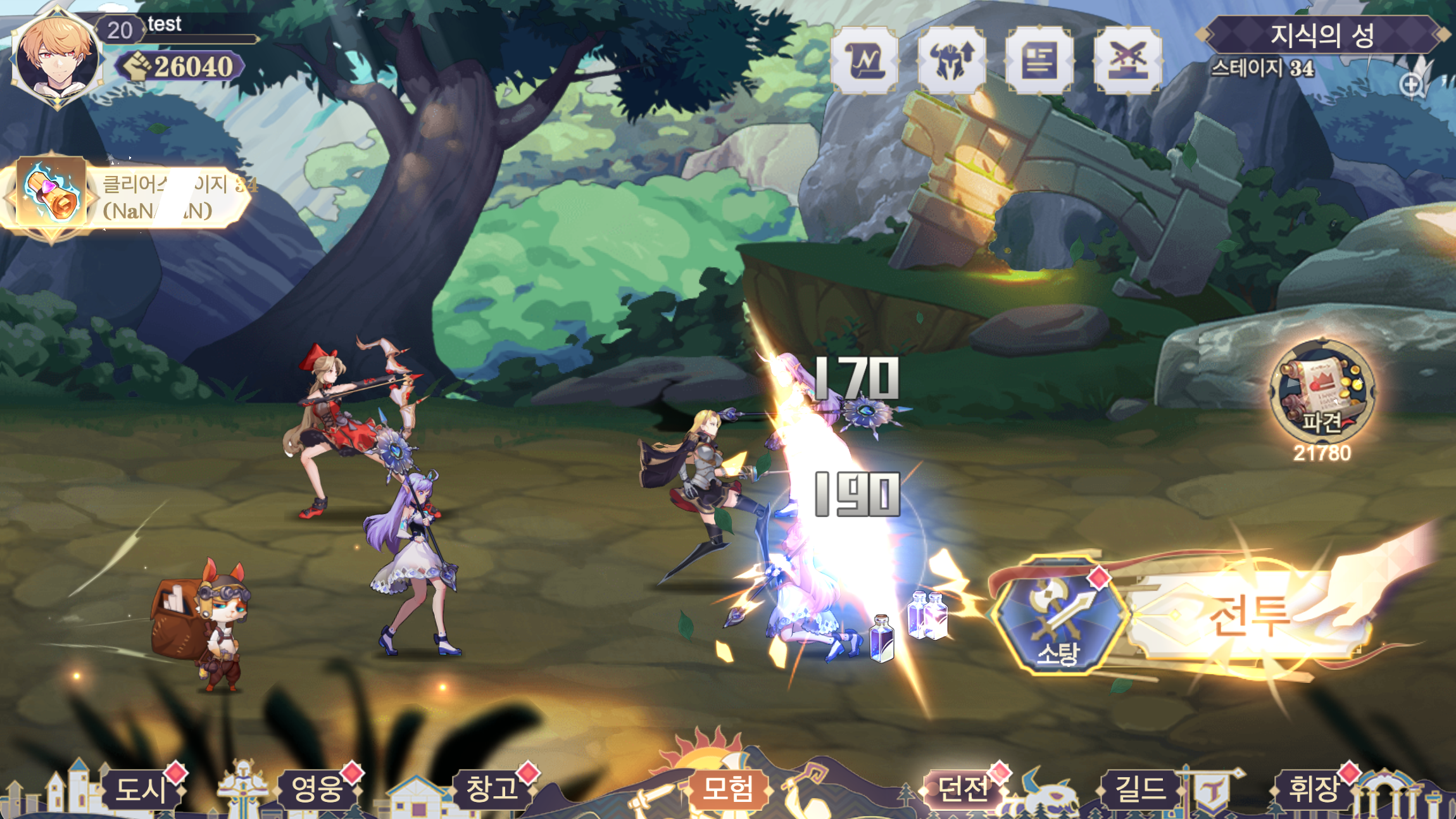Screen dimensions: 1456x819
Task: Open the crossed swords arena icon
Action: [x=1127, y=61]
